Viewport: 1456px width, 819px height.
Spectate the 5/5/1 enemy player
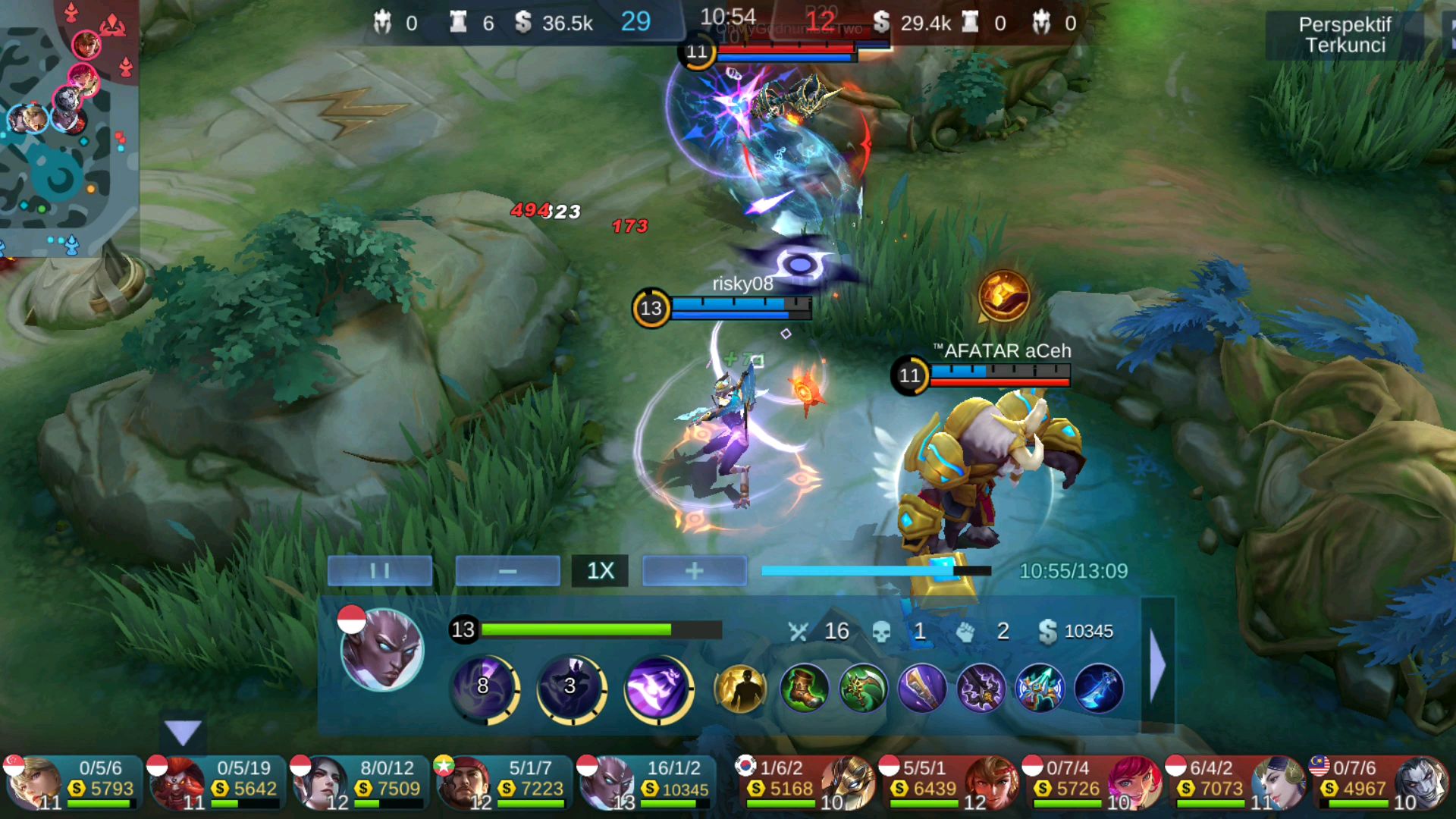coord(948,783)
